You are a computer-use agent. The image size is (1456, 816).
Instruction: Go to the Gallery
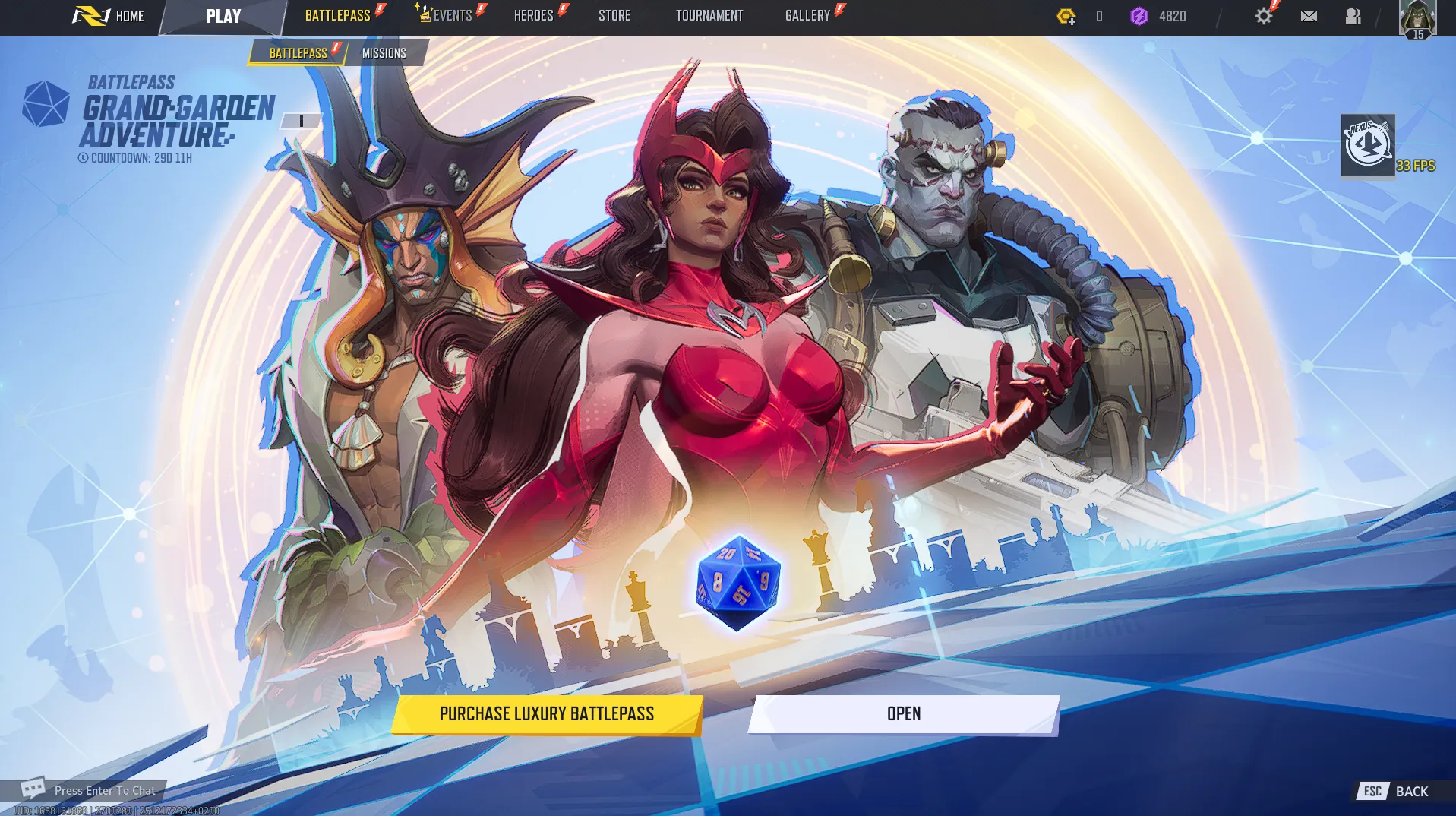tap(807, 15)
